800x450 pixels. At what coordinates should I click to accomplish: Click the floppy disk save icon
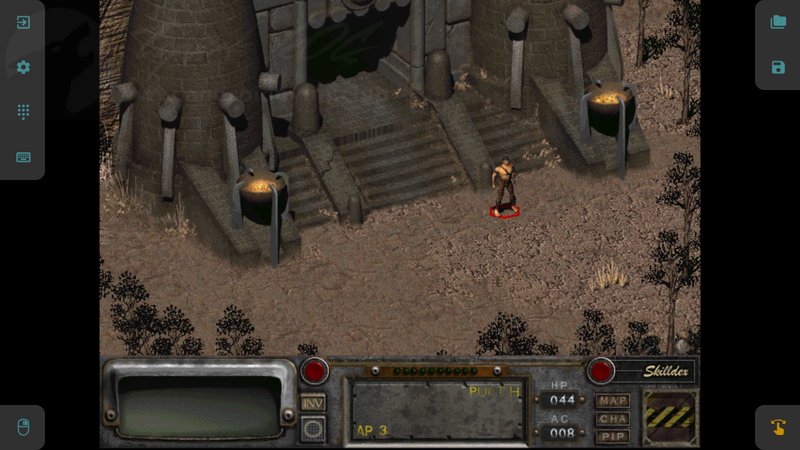(x=778, y=67)
